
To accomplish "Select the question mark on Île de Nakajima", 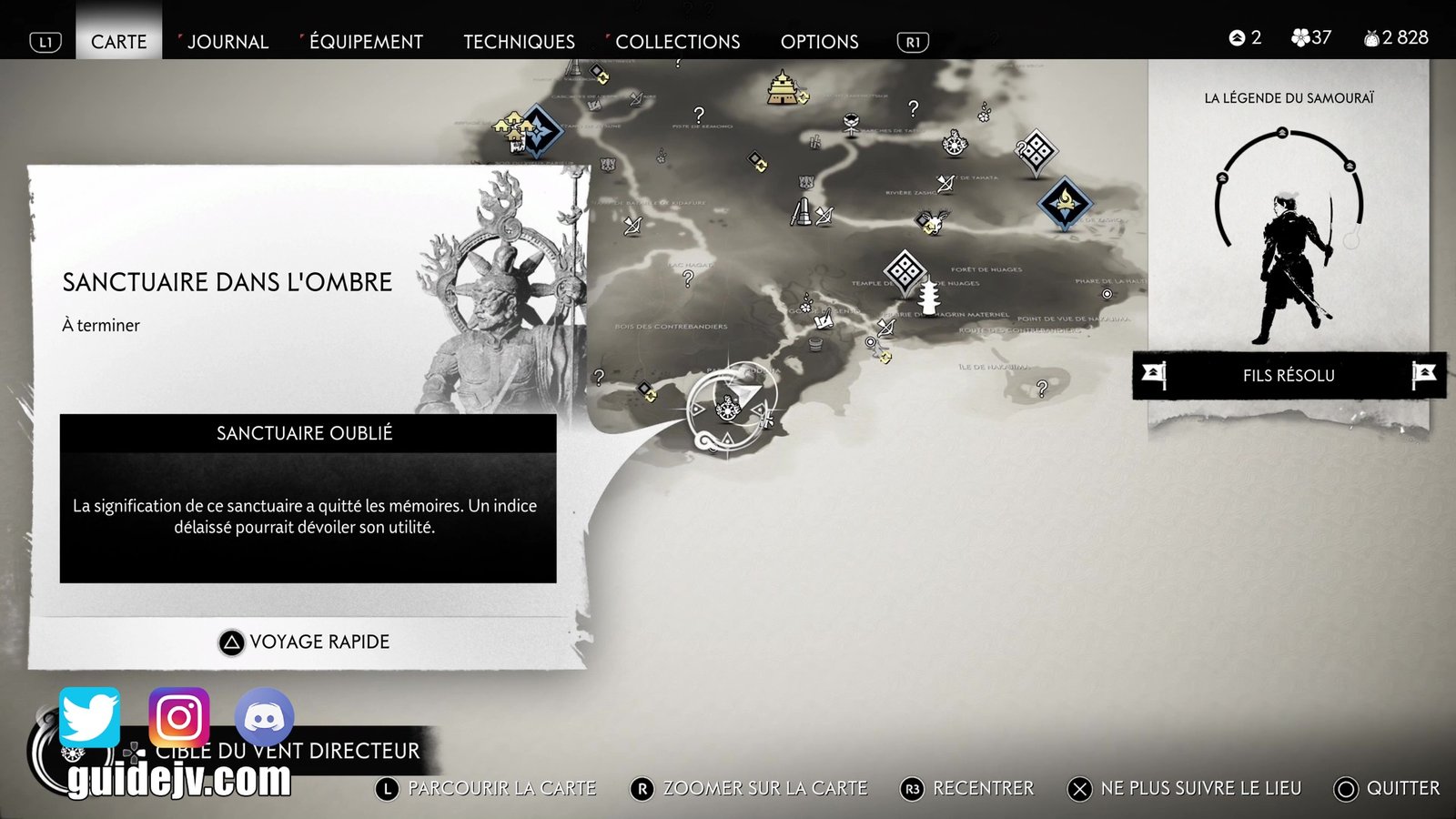I will (1042, 389).
